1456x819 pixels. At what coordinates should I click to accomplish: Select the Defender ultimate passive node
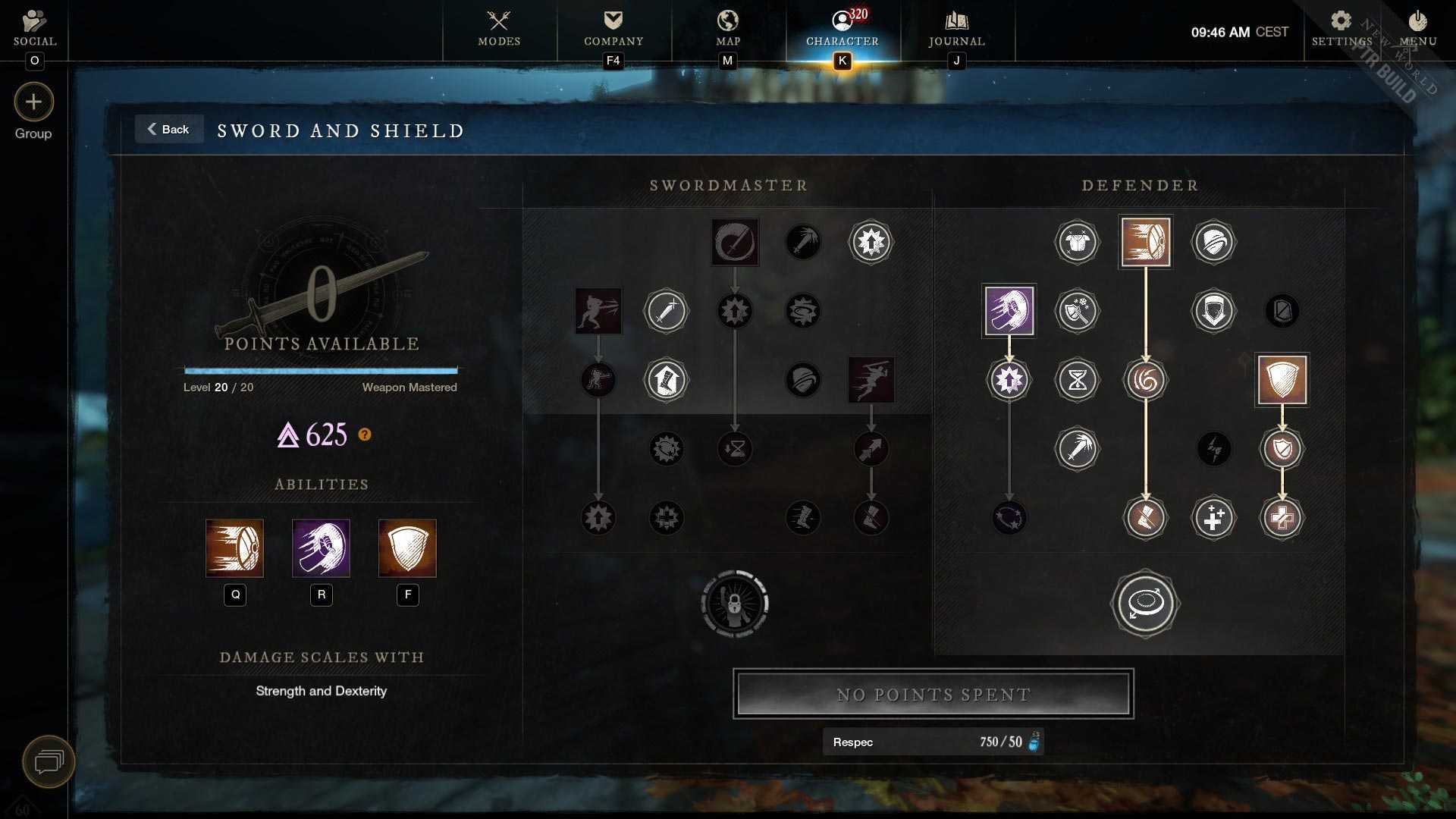[1145, 604]
